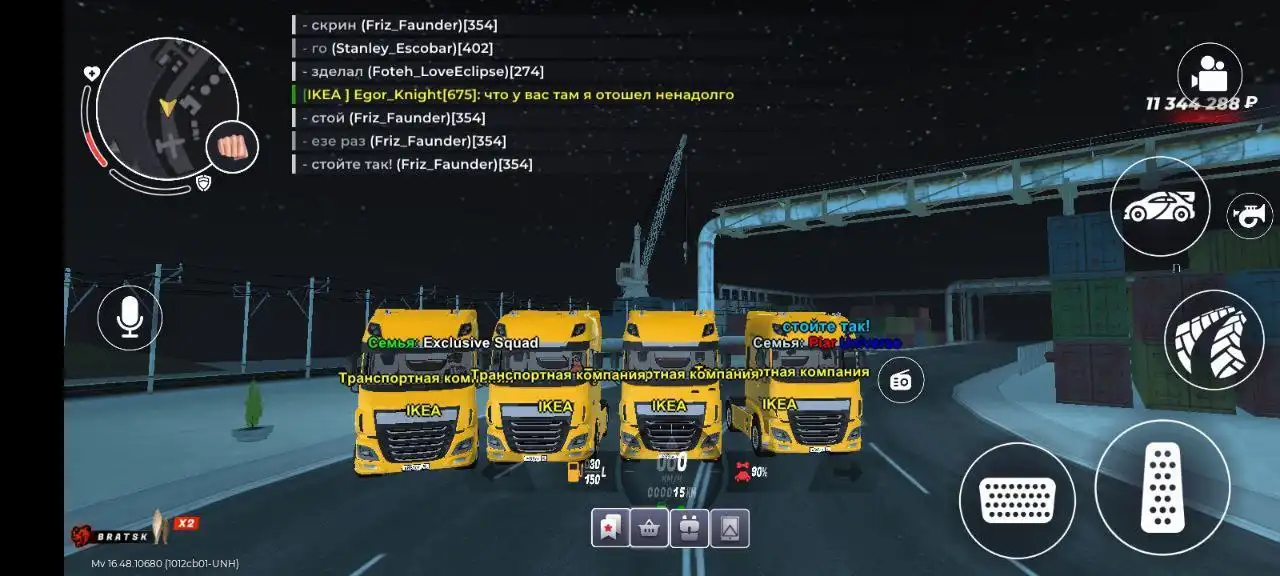Tap the fist icon beside the minimap

point(232,148)
